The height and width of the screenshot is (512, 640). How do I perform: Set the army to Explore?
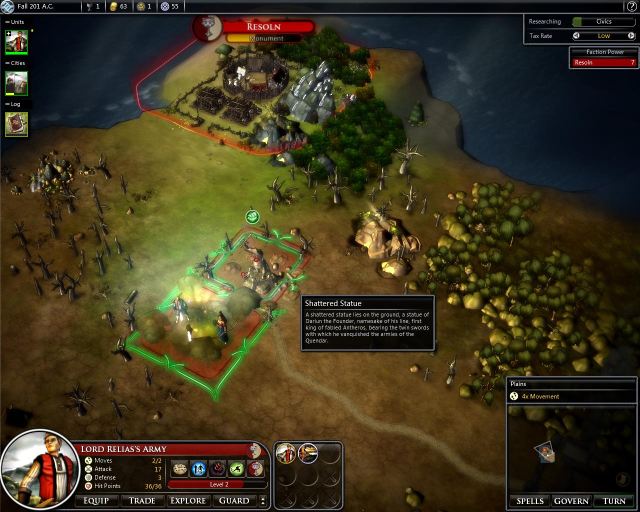point(188,500)
